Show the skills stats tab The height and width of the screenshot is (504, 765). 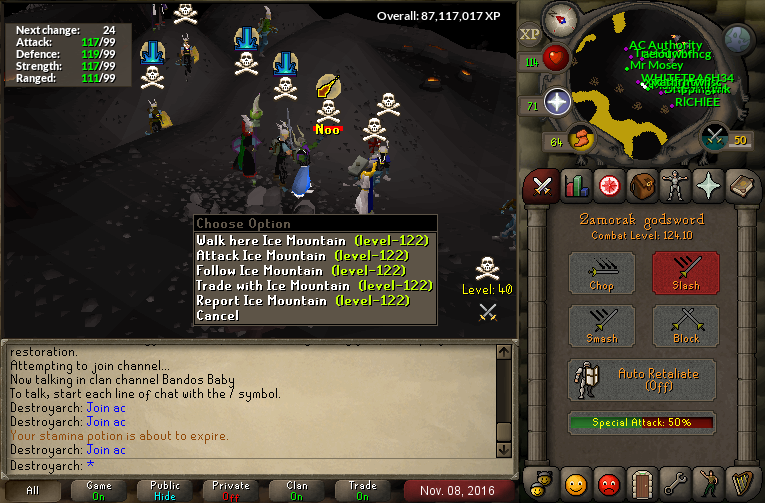point(575,185)
